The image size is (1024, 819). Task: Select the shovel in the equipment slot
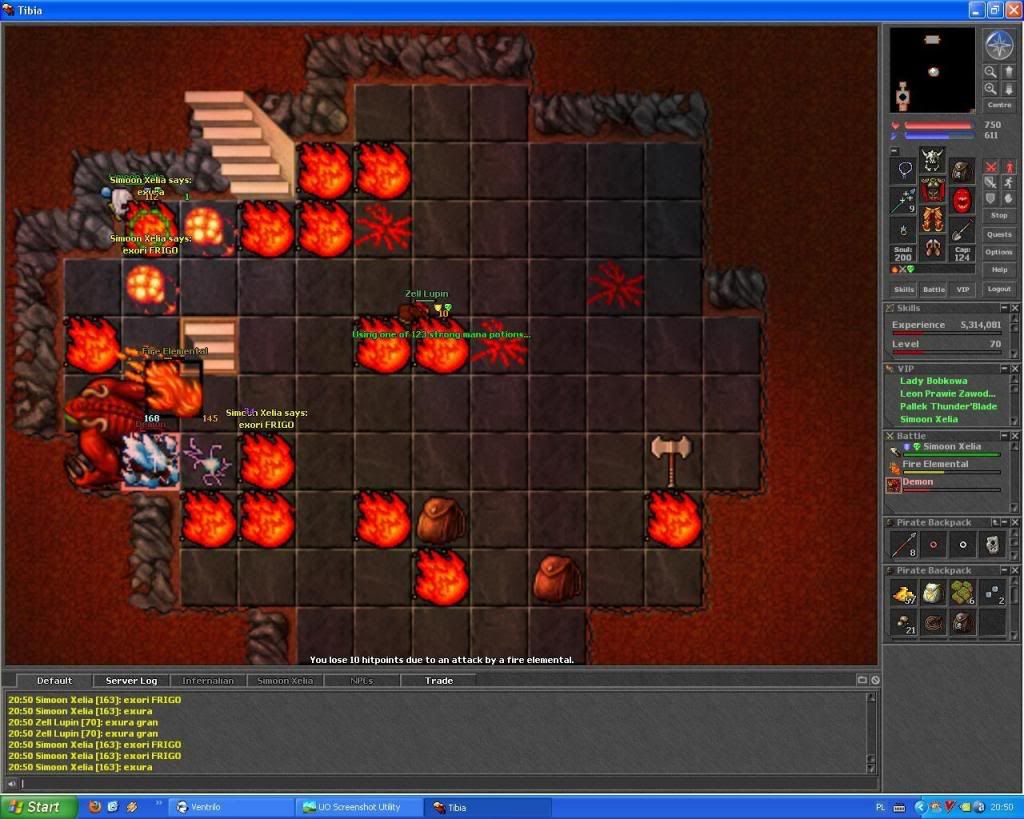pos(962,230)
